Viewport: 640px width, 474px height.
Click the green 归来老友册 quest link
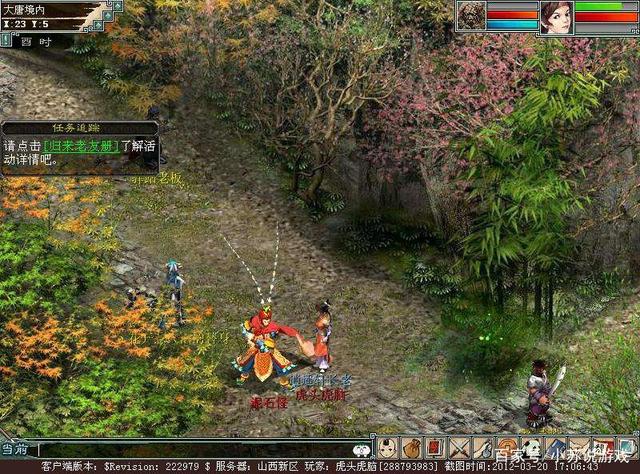pos(80,146)
